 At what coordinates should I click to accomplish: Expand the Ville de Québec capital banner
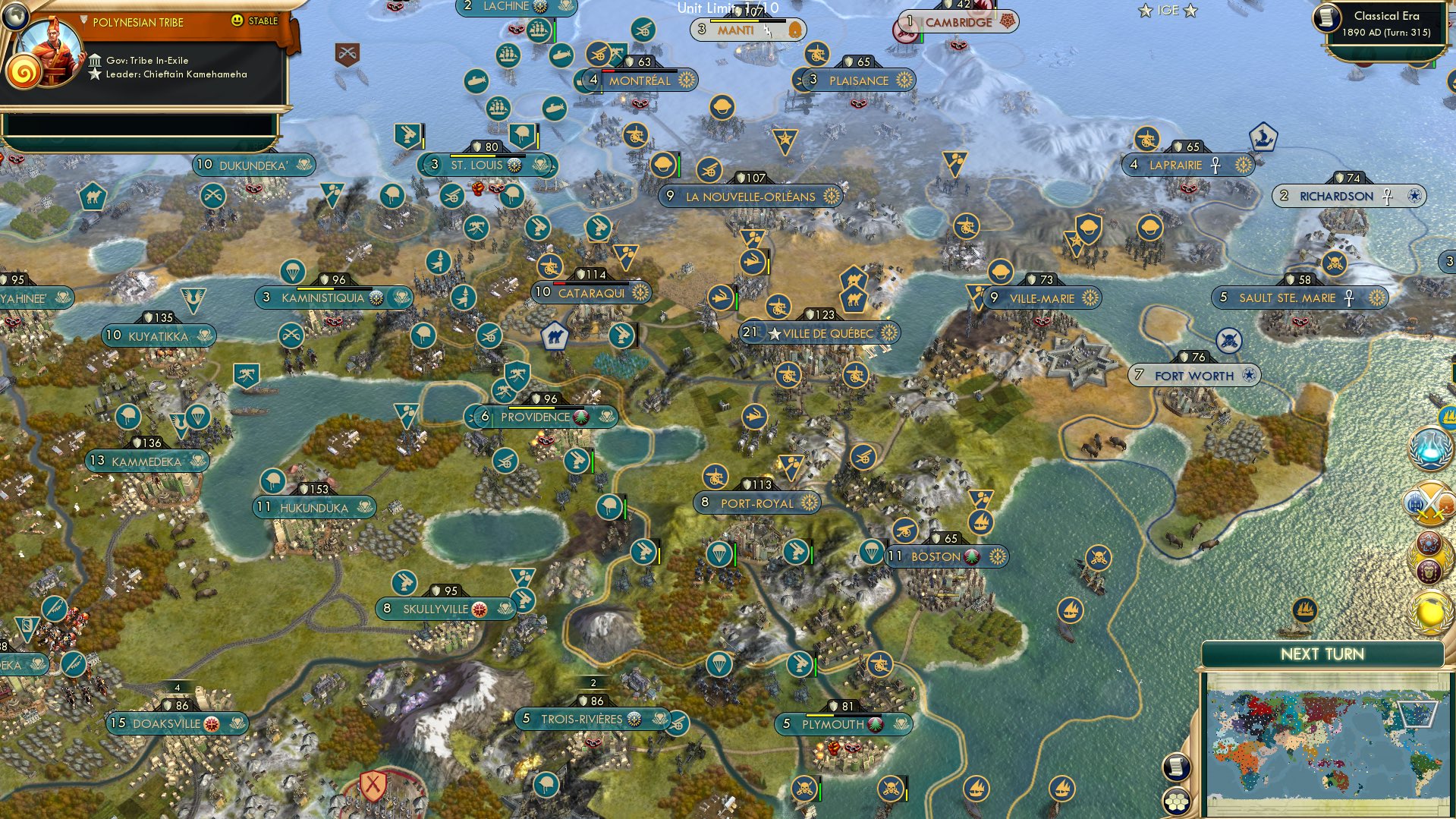pyautogui.click(x=820, y=332)
